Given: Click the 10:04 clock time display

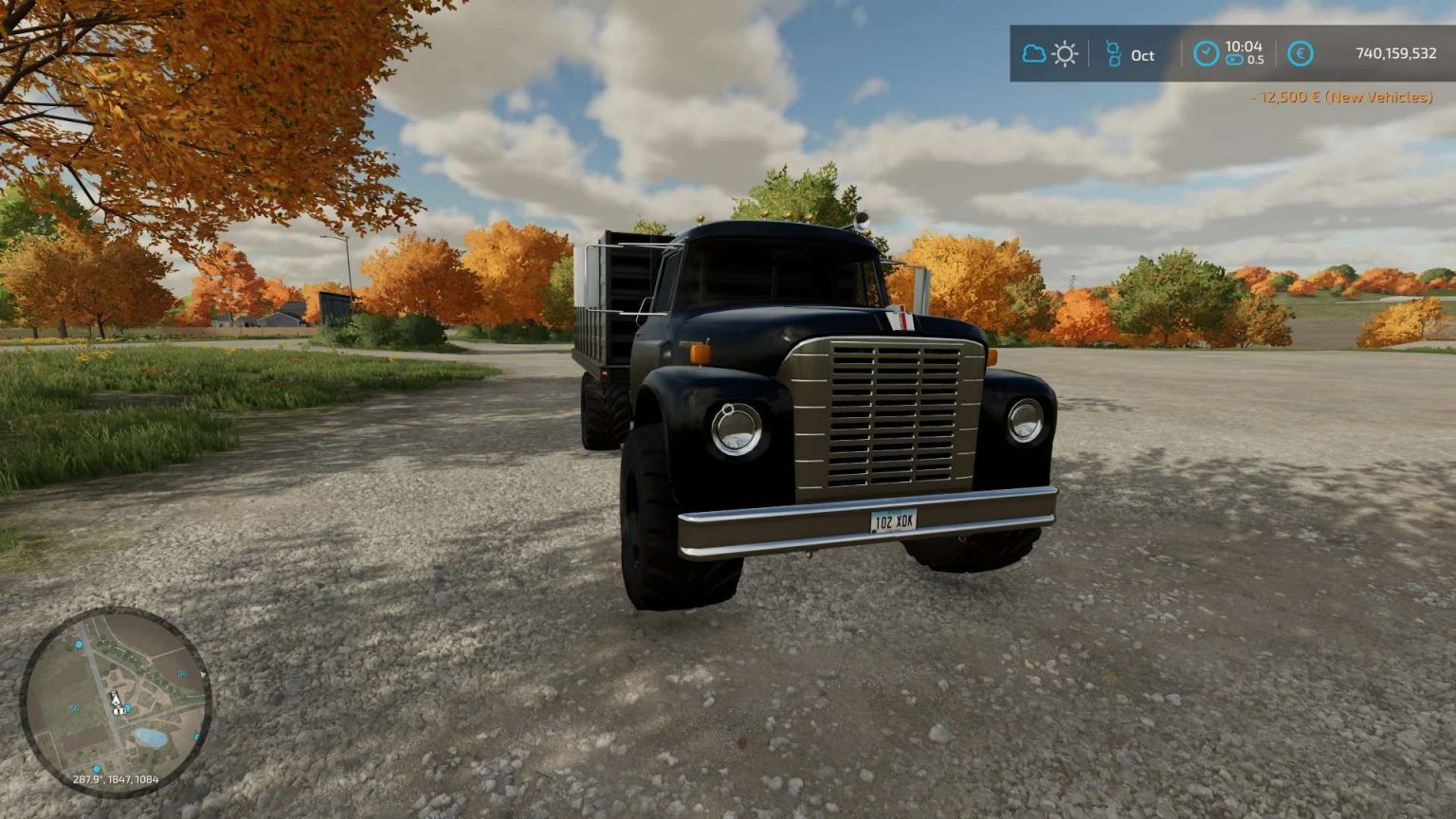Looking at the screenshot, I should (x=1242, y=47).
